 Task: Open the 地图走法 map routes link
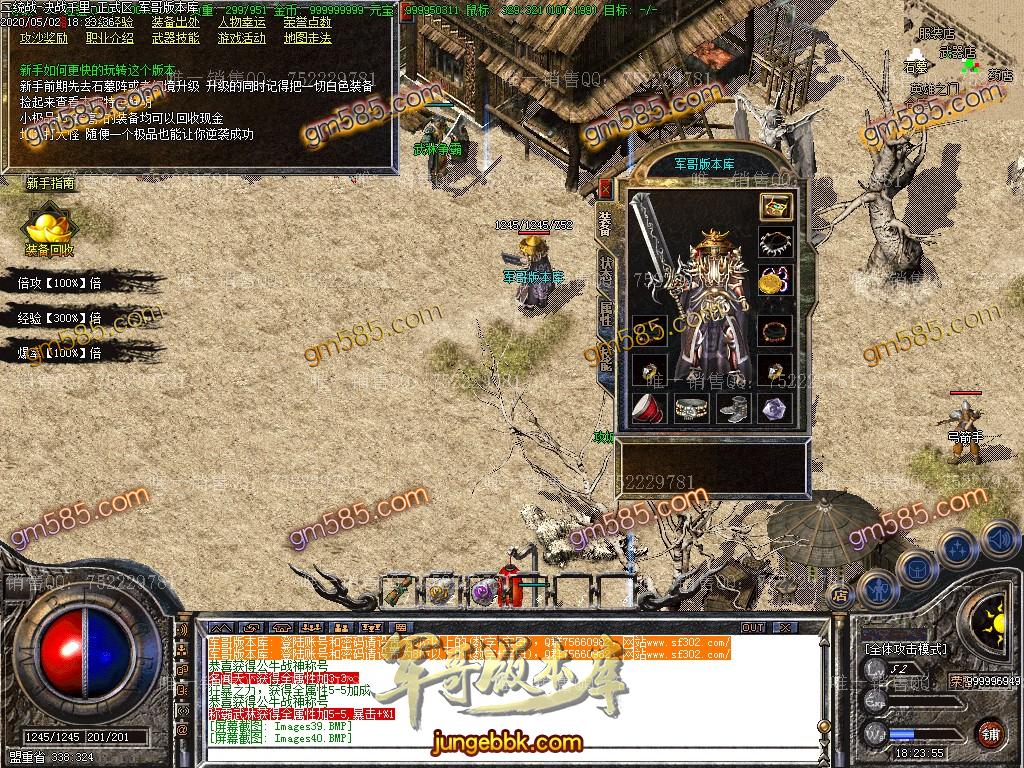pos(307,39)
